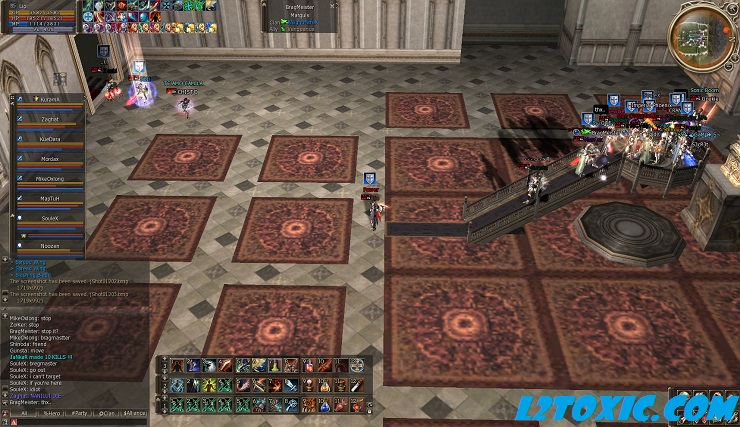This screenshot has width=740, height=427.
Task: Open the #Party chat tab
Action: click(x=80, y=412)
